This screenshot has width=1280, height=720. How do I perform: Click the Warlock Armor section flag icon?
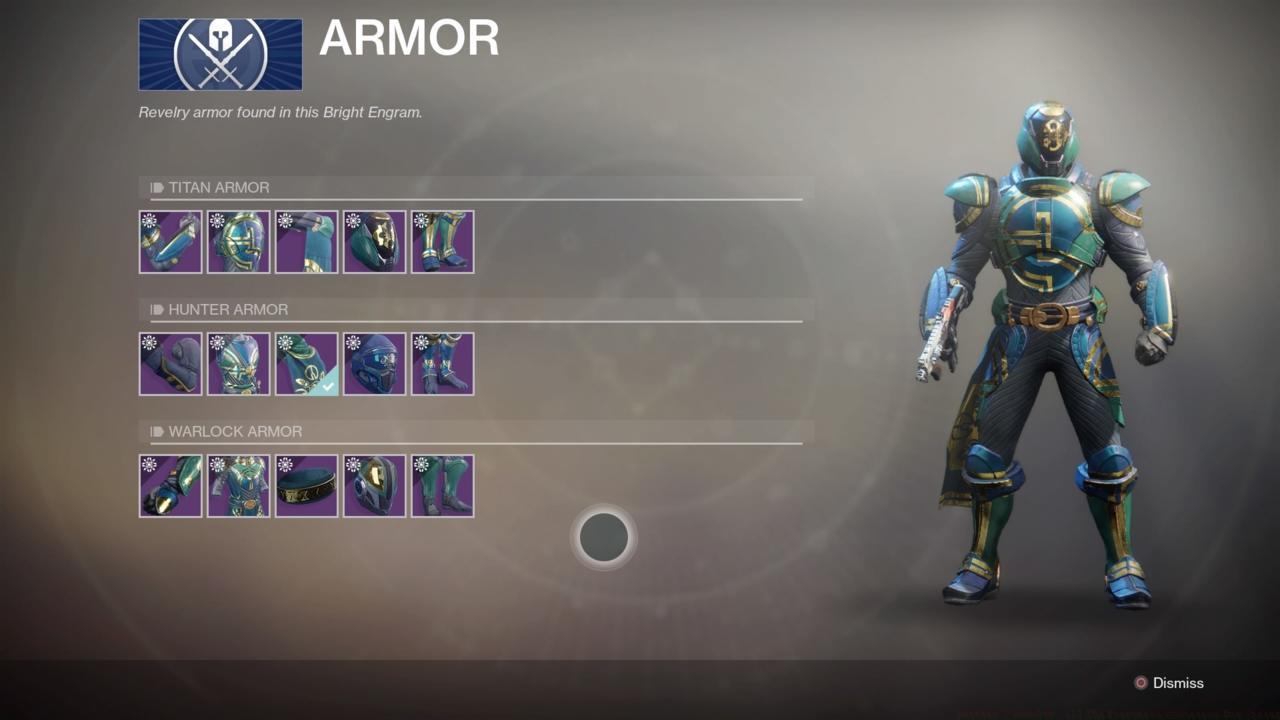click(155, 431)
